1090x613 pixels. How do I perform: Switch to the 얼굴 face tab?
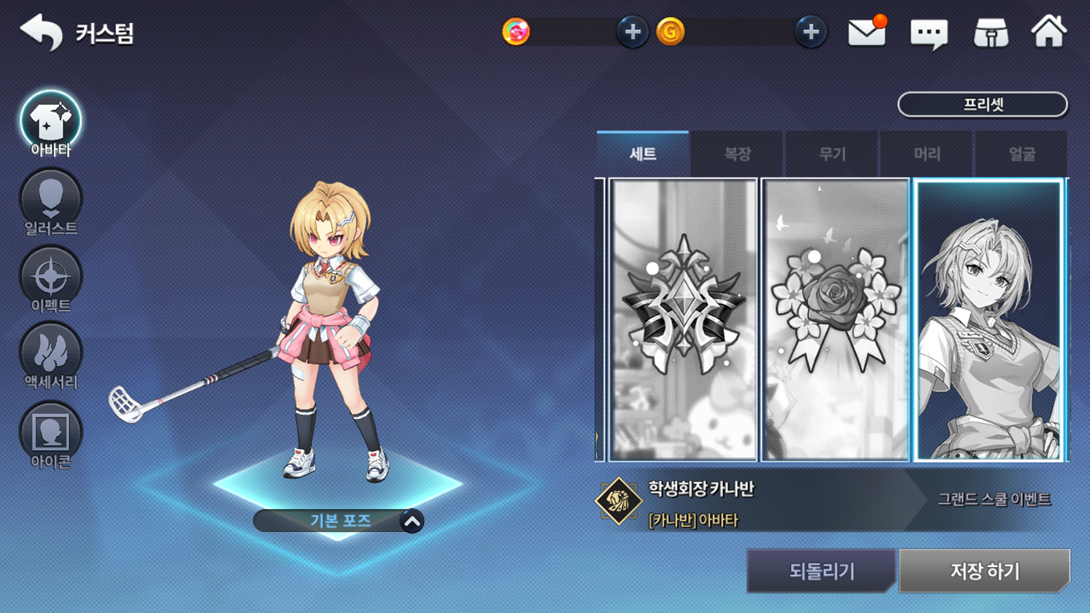[1021, 154]
